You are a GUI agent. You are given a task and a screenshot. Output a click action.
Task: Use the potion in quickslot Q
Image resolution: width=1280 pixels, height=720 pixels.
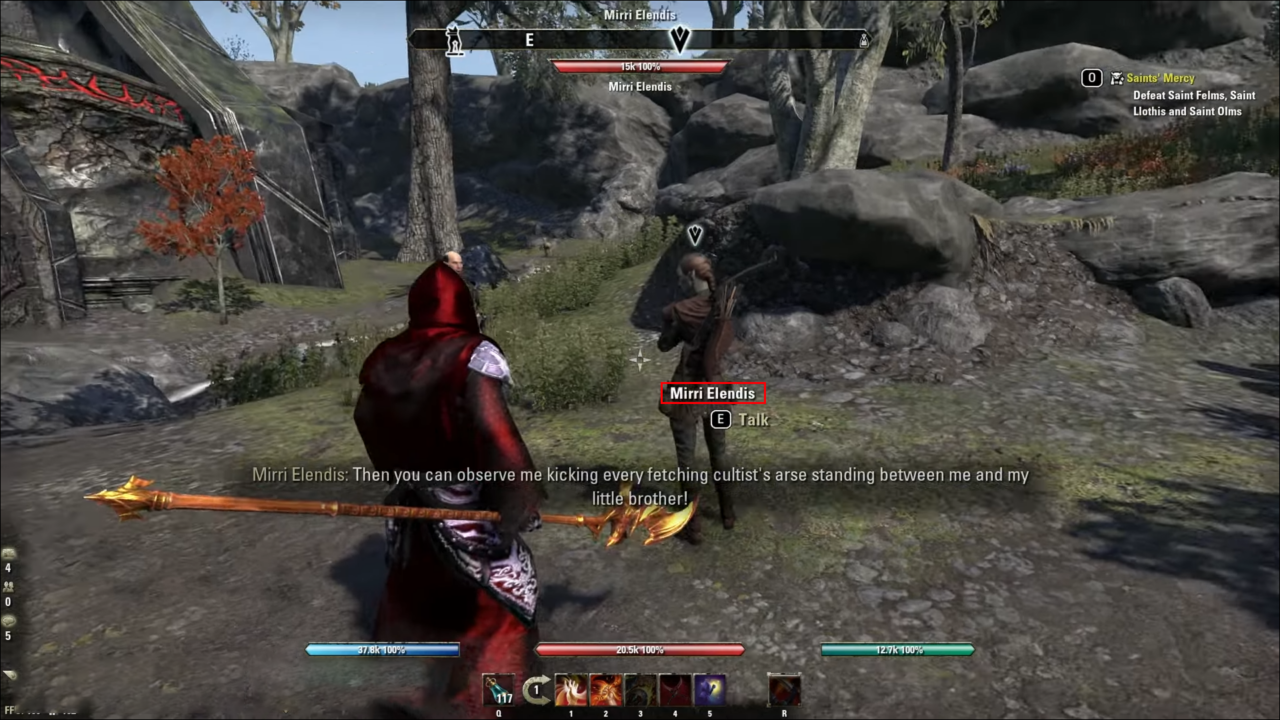[x=498, y=690]
